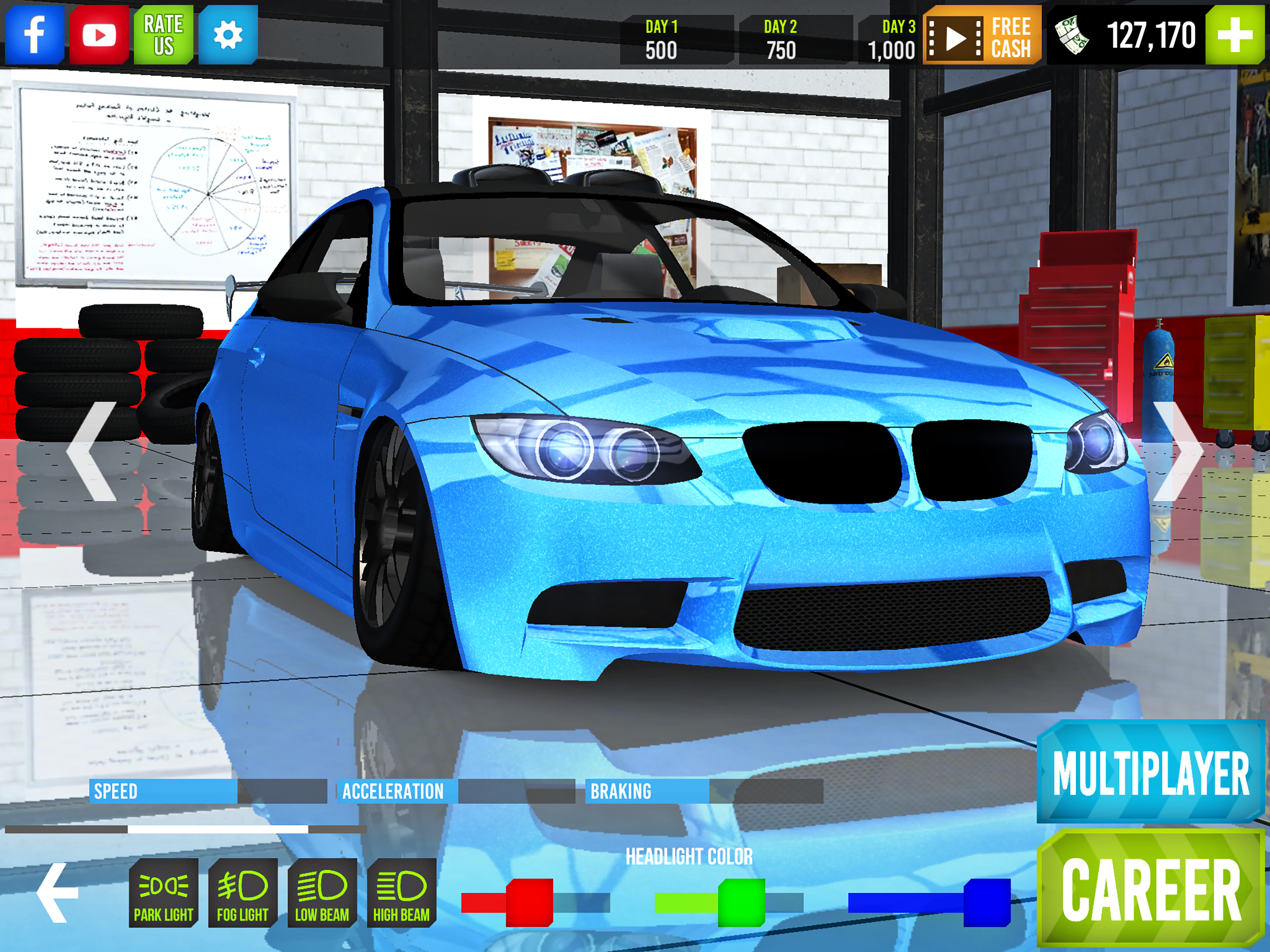Viewport: 1270px width, 952px height.
Task: Start Career mode
Action: click(x=1150, y=889)
